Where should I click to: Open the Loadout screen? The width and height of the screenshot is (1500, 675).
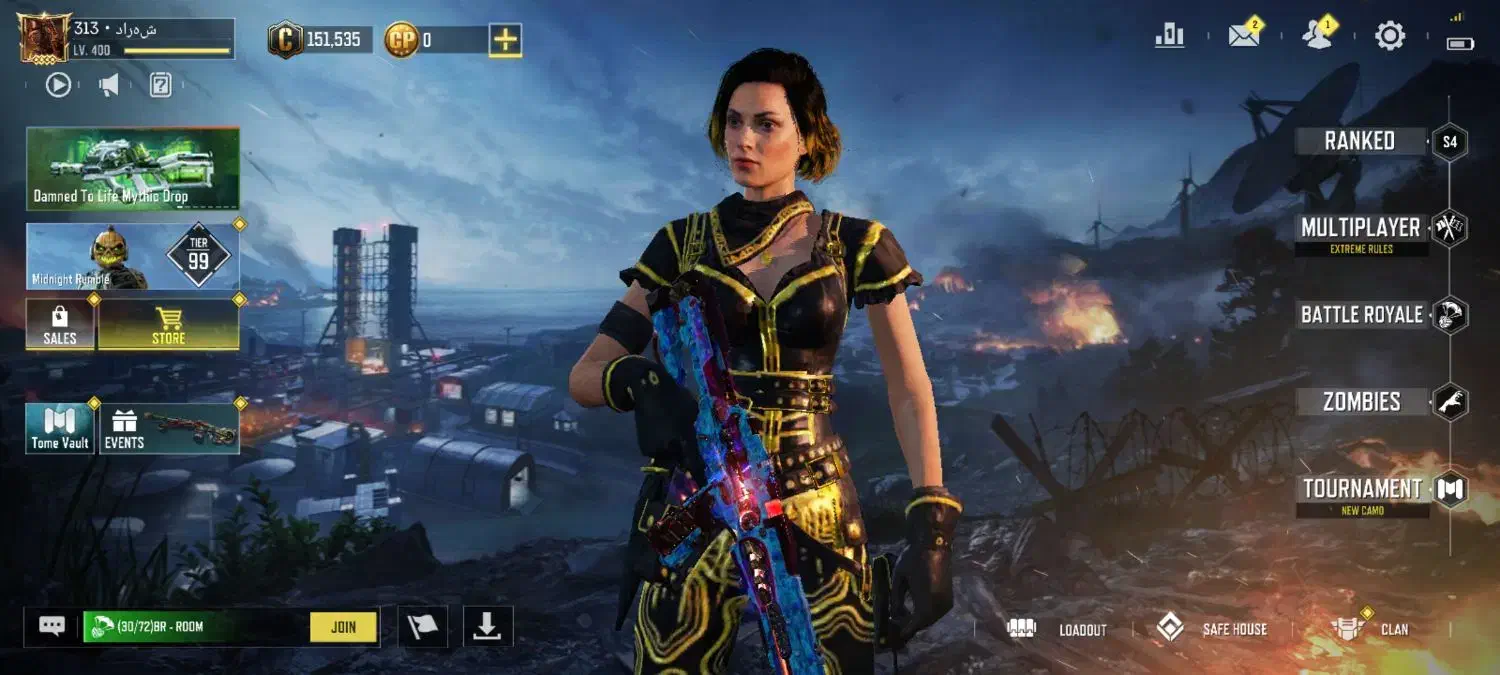[x=1058, y=629]
